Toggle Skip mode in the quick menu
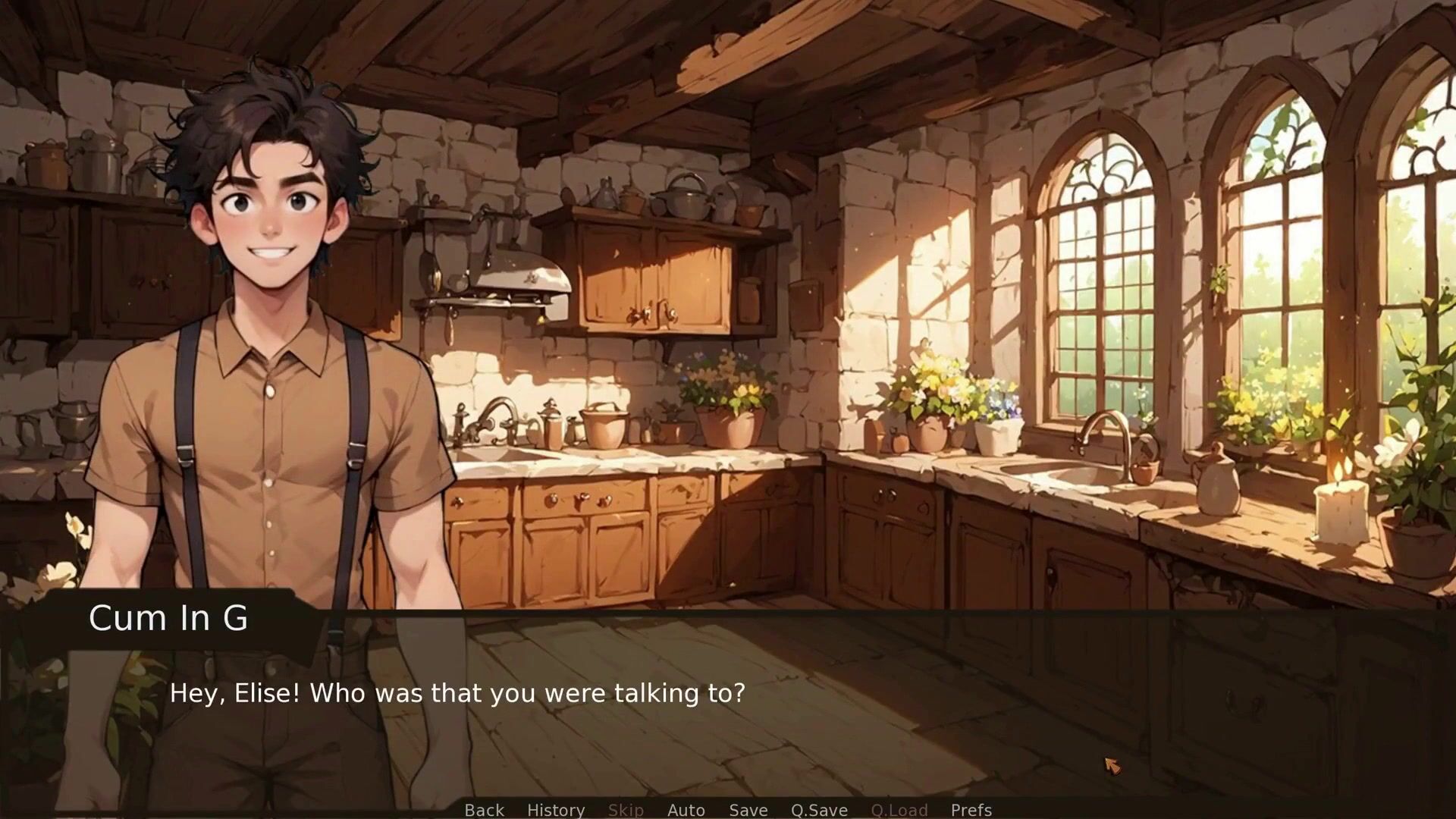The image size is (1456, 819). pyautogui.click(x=626, y=810)
